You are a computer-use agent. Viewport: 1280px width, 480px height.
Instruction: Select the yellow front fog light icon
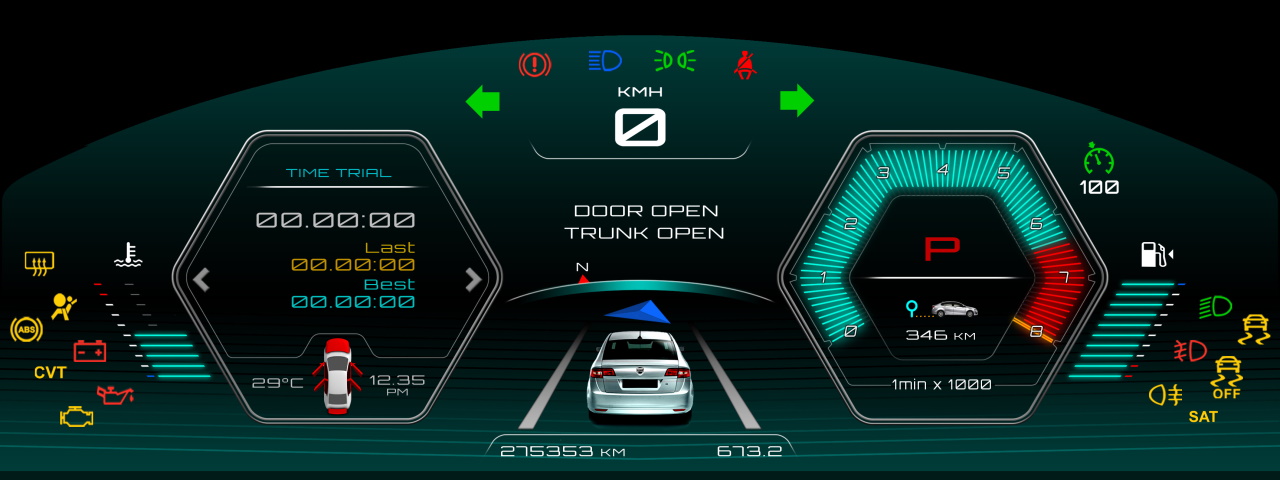pyautogui.click(x=1166, y=394)
